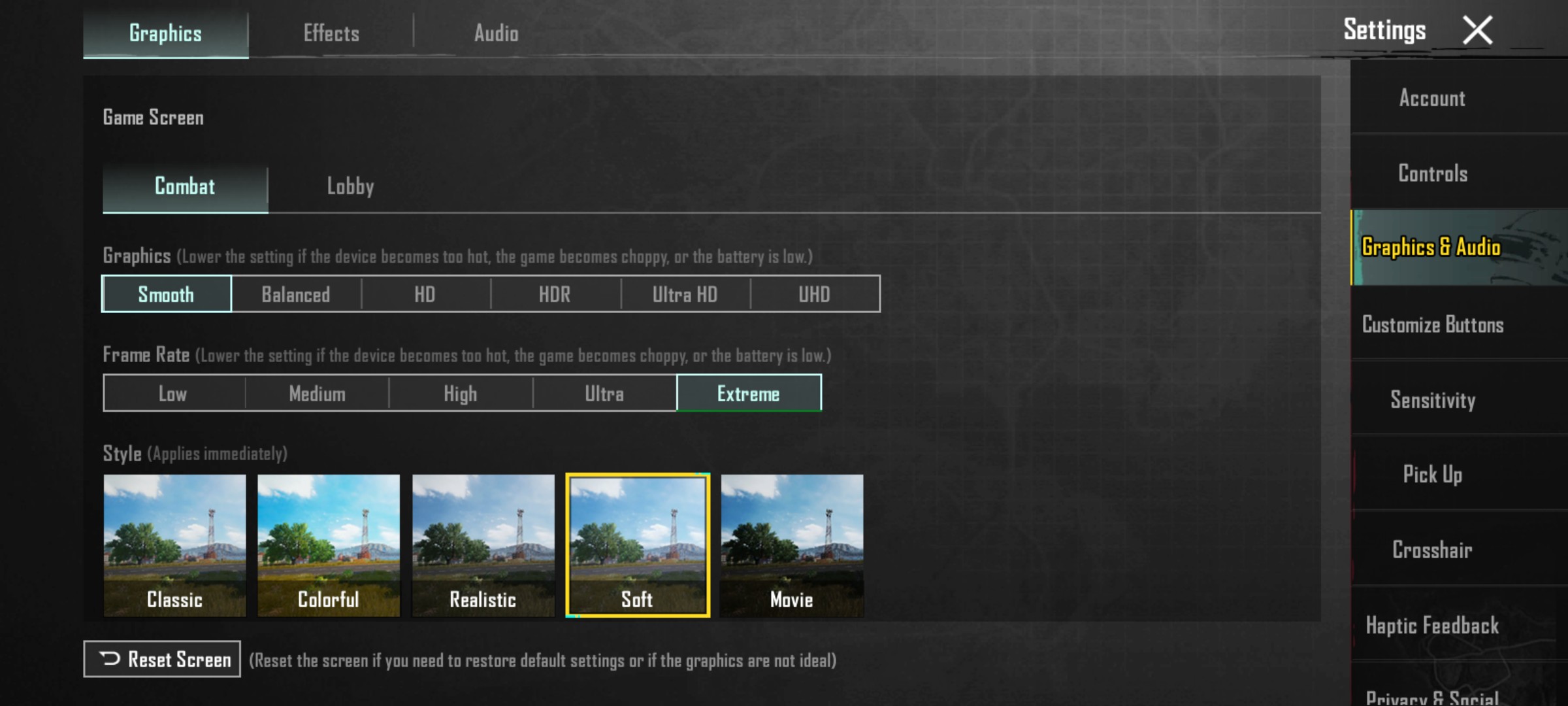Select the Lobby game screen tab
The height and width of the screenshot is (706, 1568).
(350, 187)
